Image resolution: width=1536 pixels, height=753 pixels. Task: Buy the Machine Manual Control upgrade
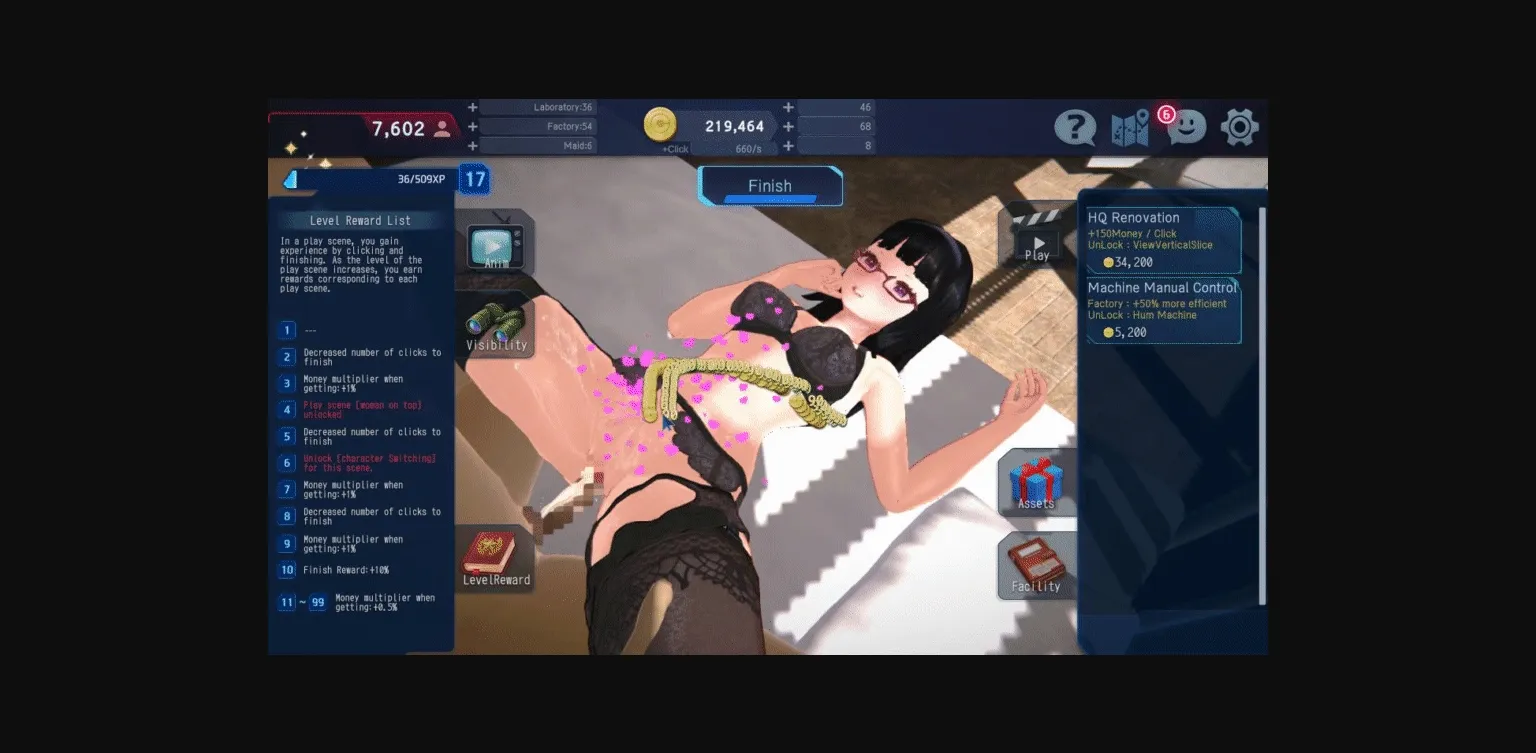(1162, 310)
